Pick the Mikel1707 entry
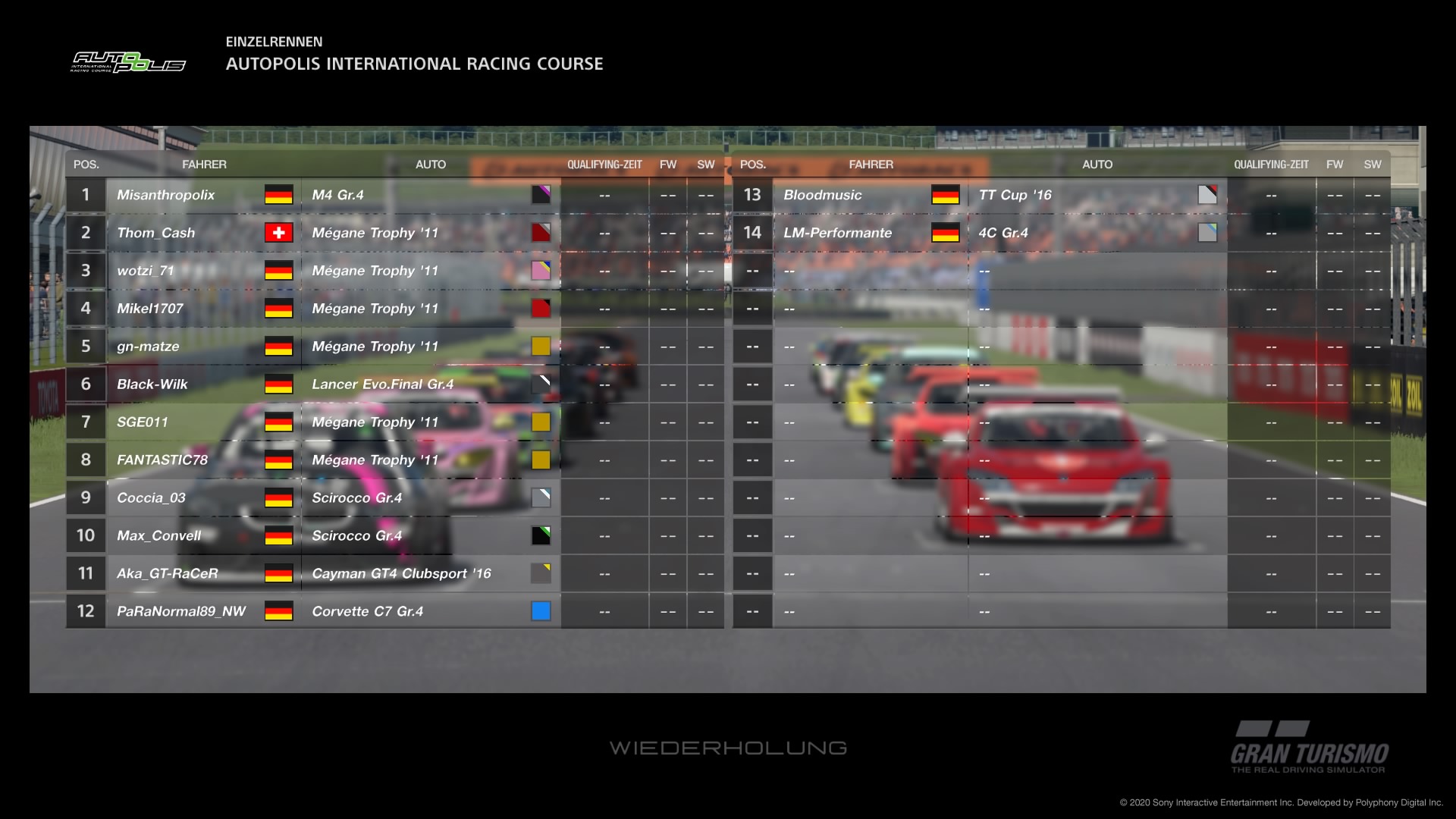This screenshot has height=819, width=1456. point(150,309)
